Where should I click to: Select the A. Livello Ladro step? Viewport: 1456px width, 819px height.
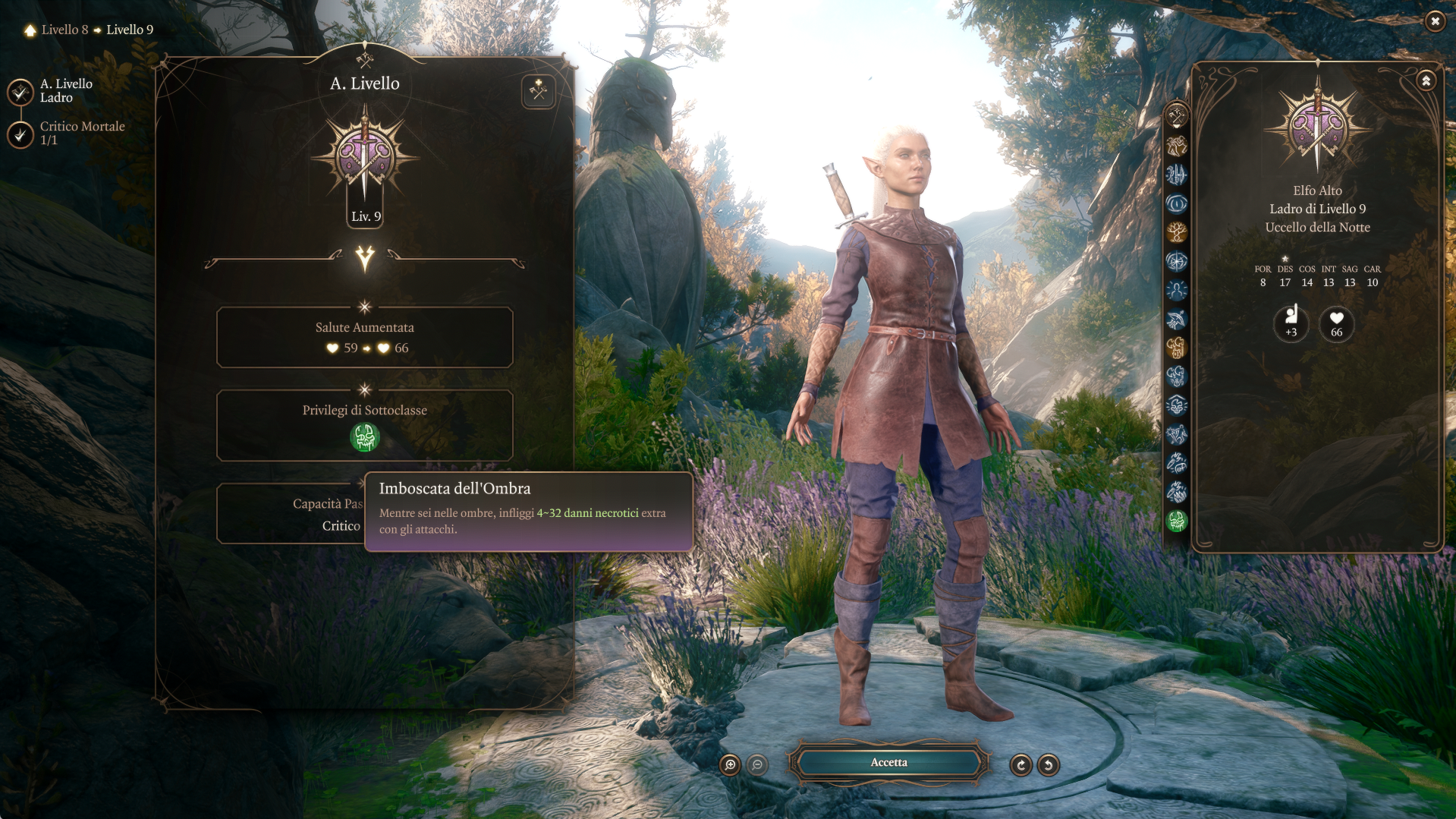[x=20, y=92]
